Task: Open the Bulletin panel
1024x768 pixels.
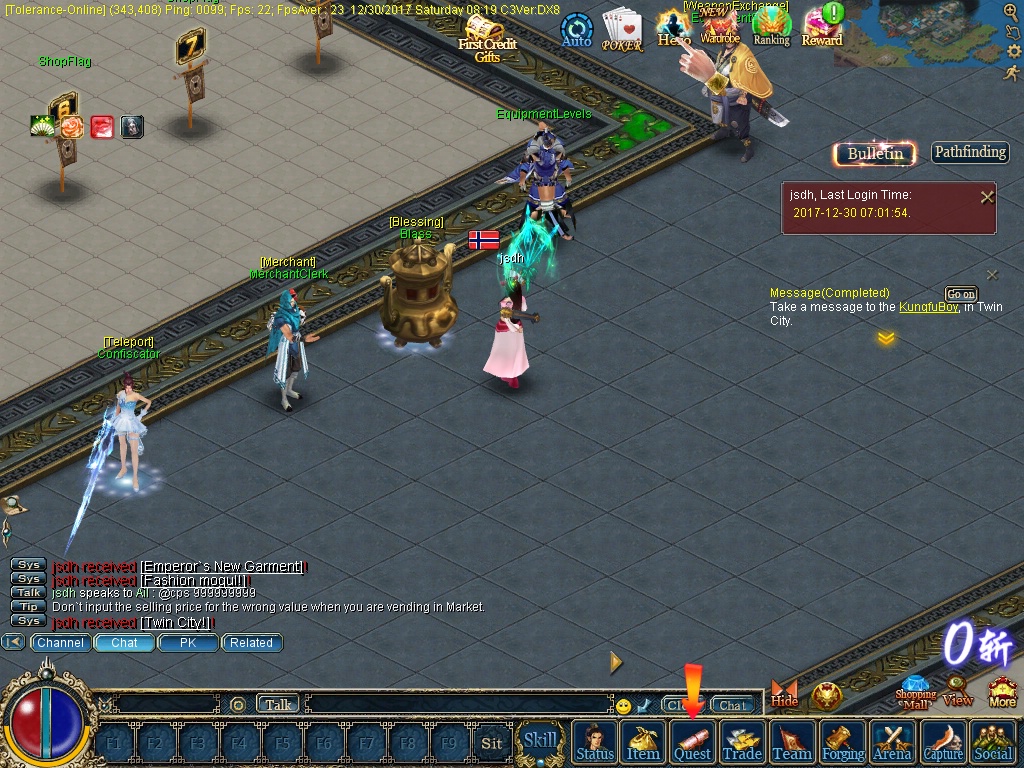Action: (875, 153)
